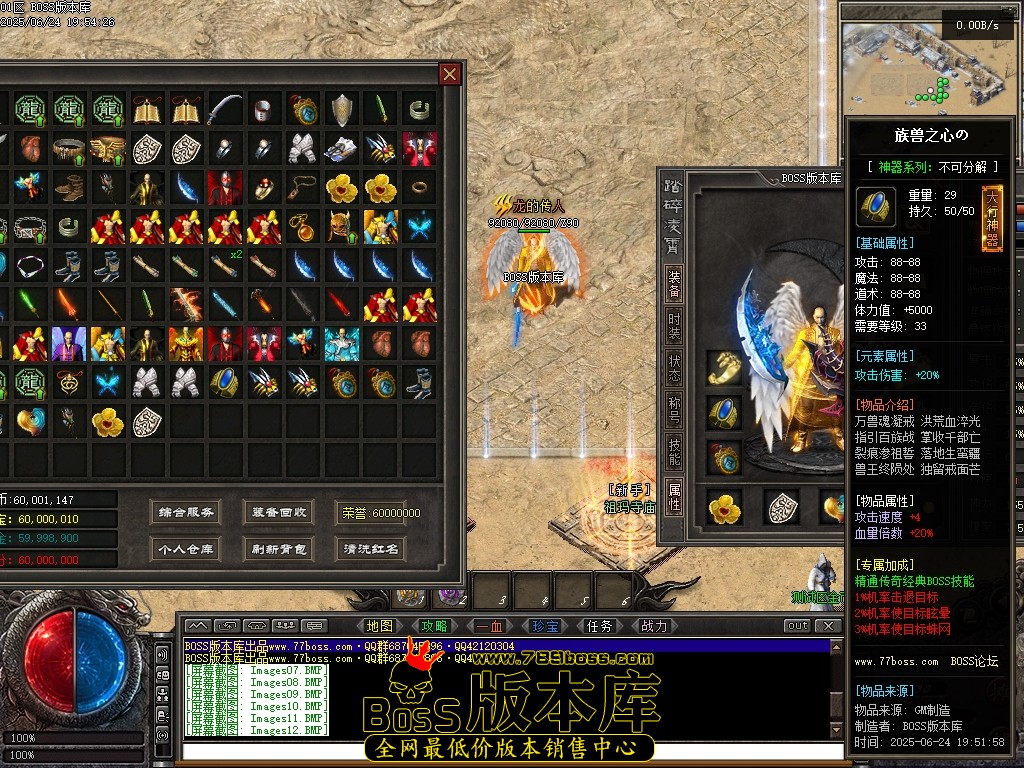Screen dimensions: 1024x768
Task: Show the 战力 combat power panel
Action: (654, 626)
